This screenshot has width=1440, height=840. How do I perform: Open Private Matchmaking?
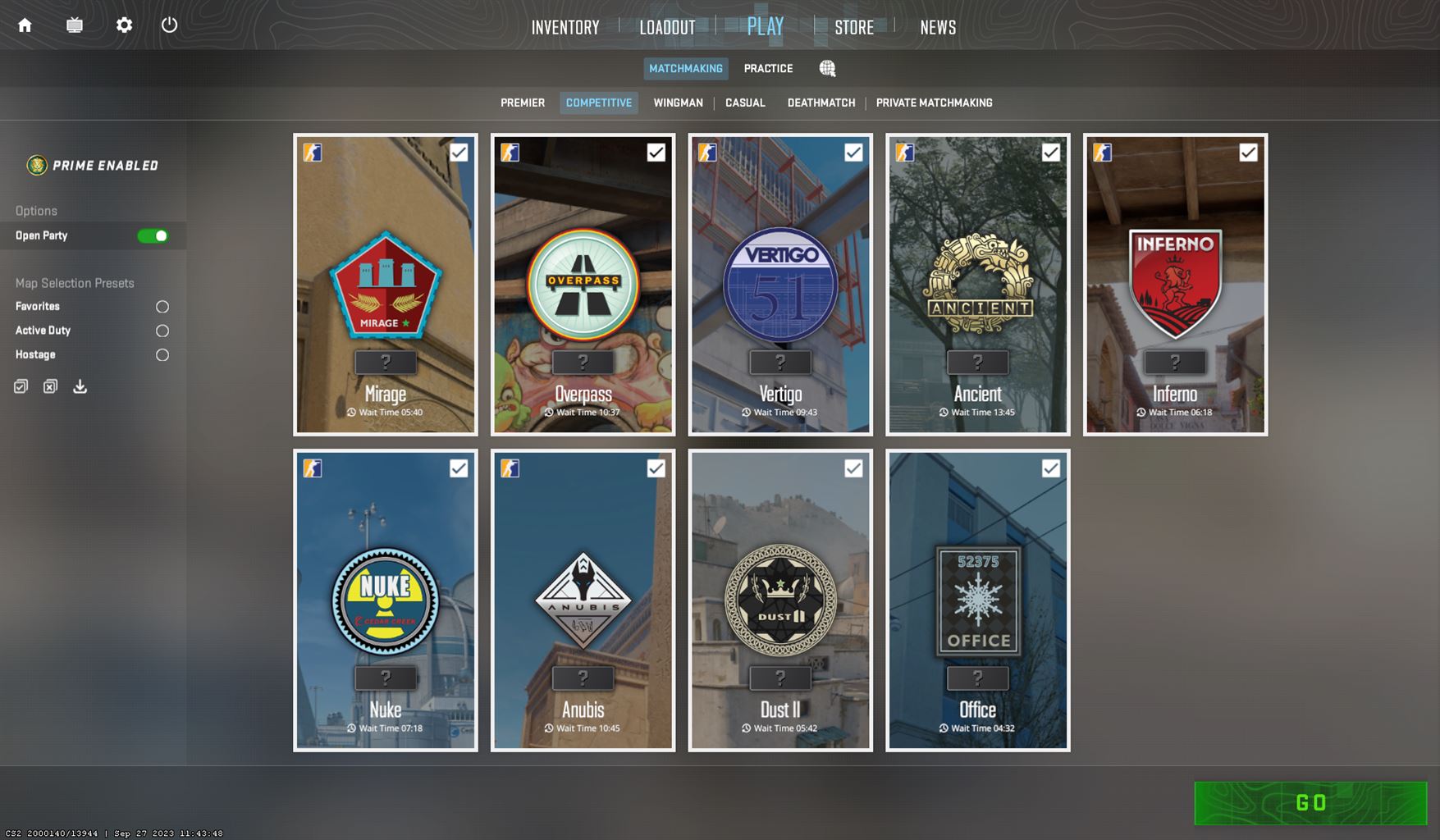pos(934,103)
